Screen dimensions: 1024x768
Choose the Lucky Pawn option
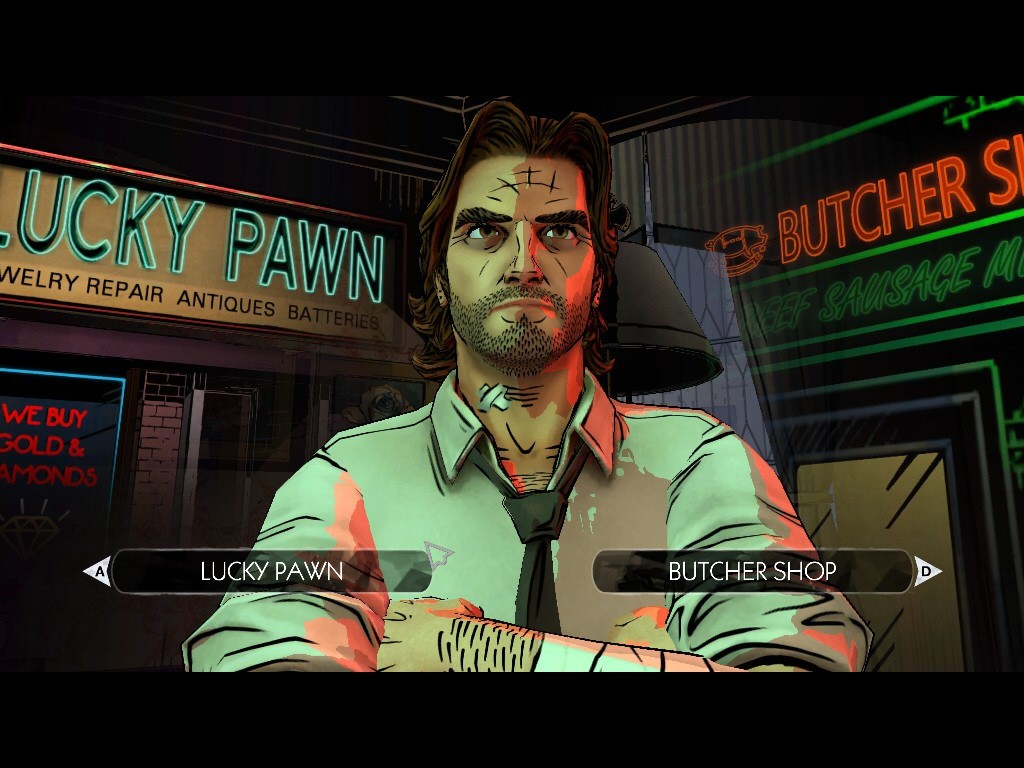(x=271, y=572)
